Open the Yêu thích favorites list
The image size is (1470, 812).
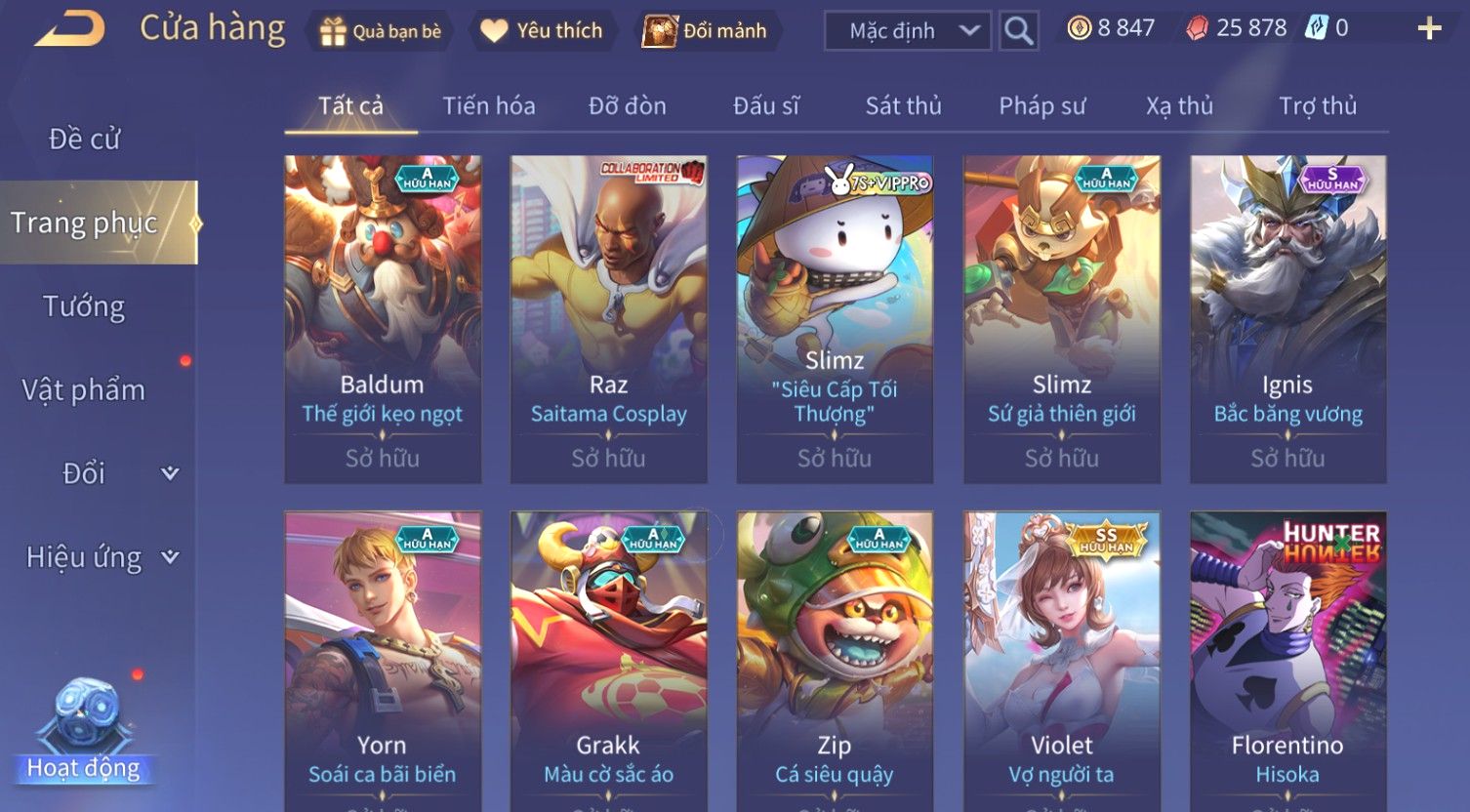pos(542,31)
